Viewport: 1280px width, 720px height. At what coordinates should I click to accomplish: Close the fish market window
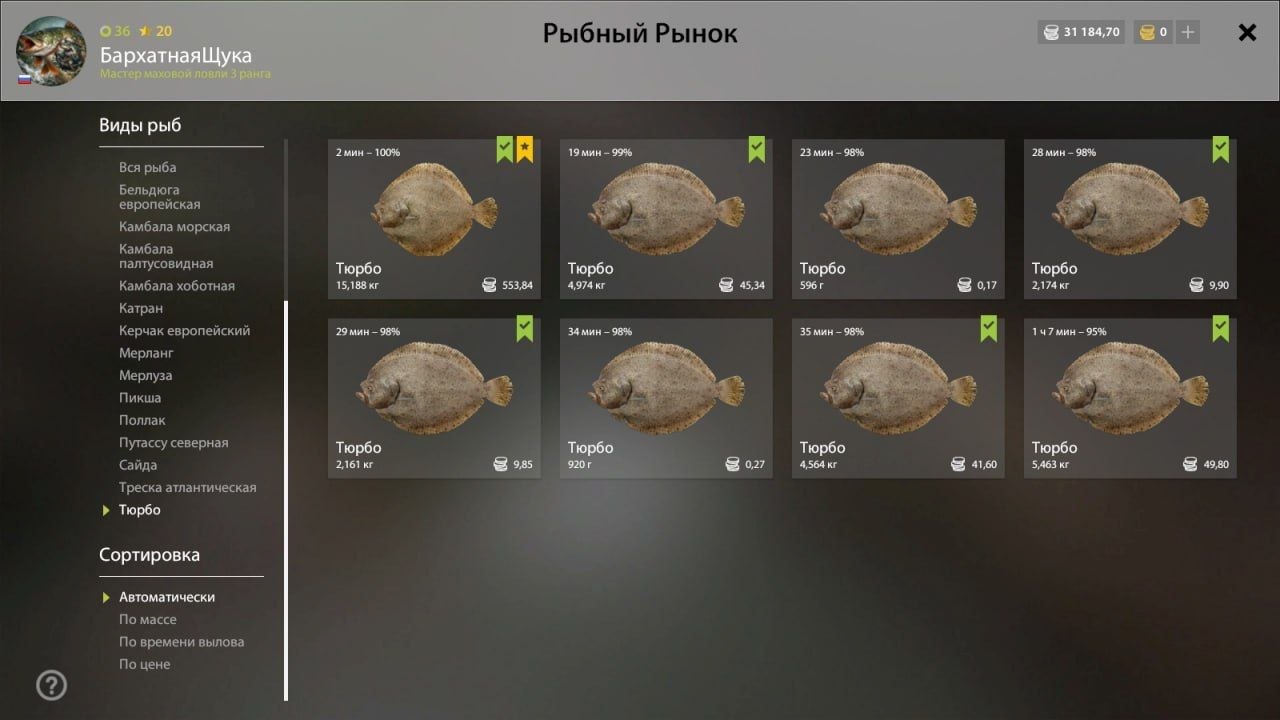pos(1247,32)
